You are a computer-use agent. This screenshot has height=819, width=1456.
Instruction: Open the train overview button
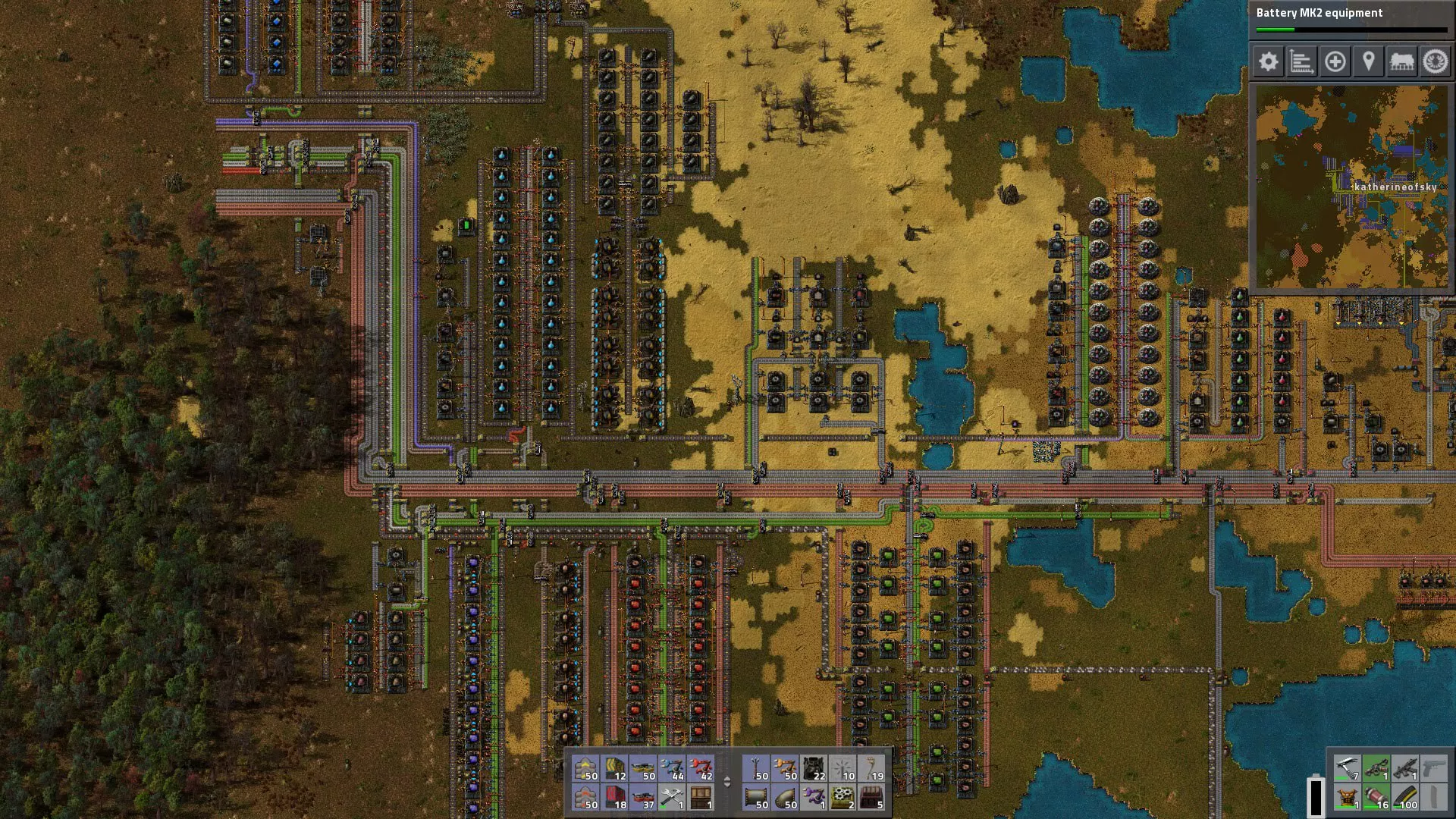(1401, 61)
